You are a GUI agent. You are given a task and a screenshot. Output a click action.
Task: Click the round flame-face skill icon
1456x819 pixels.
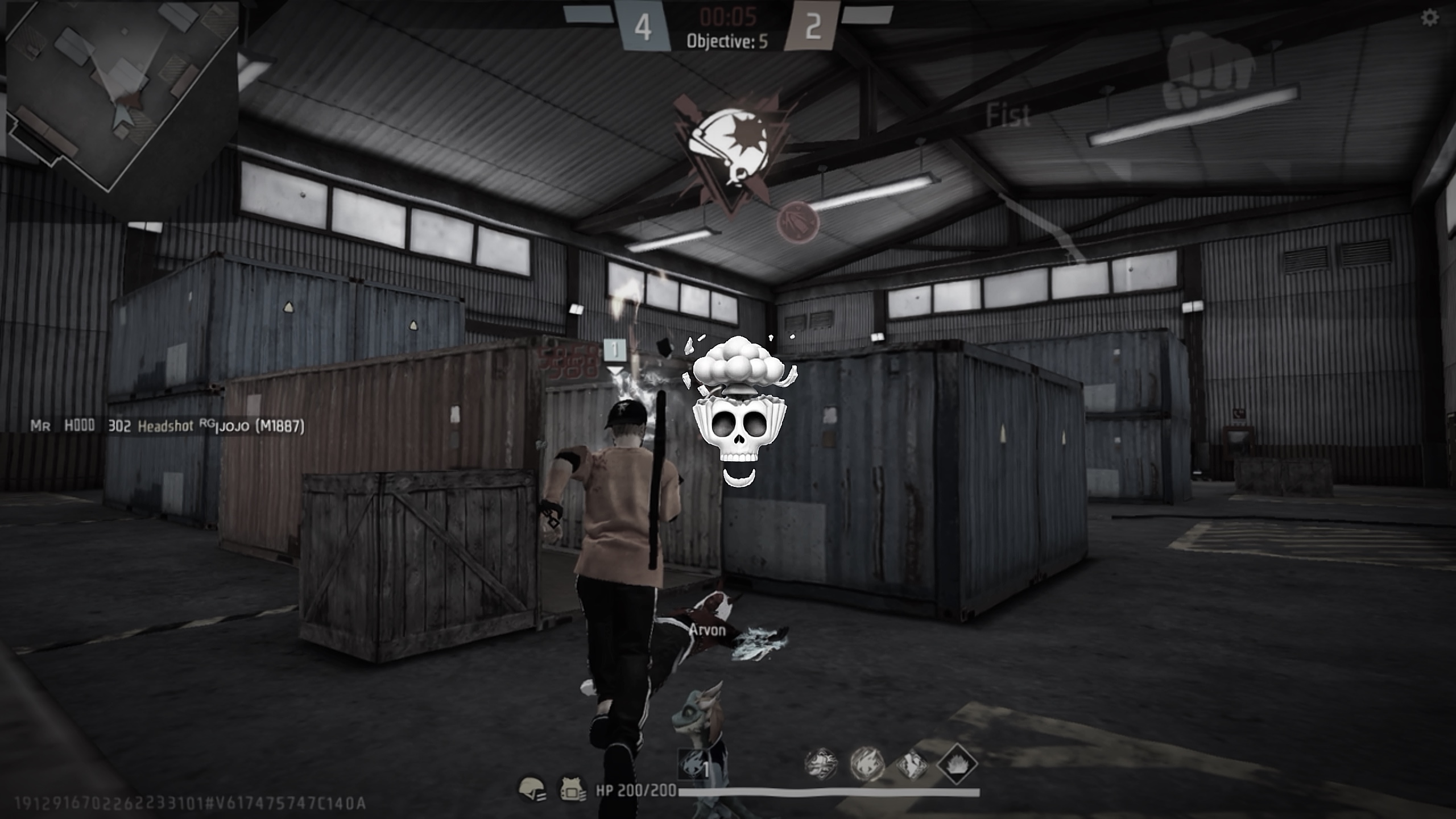pyautogui.click(x=867, y=763)
